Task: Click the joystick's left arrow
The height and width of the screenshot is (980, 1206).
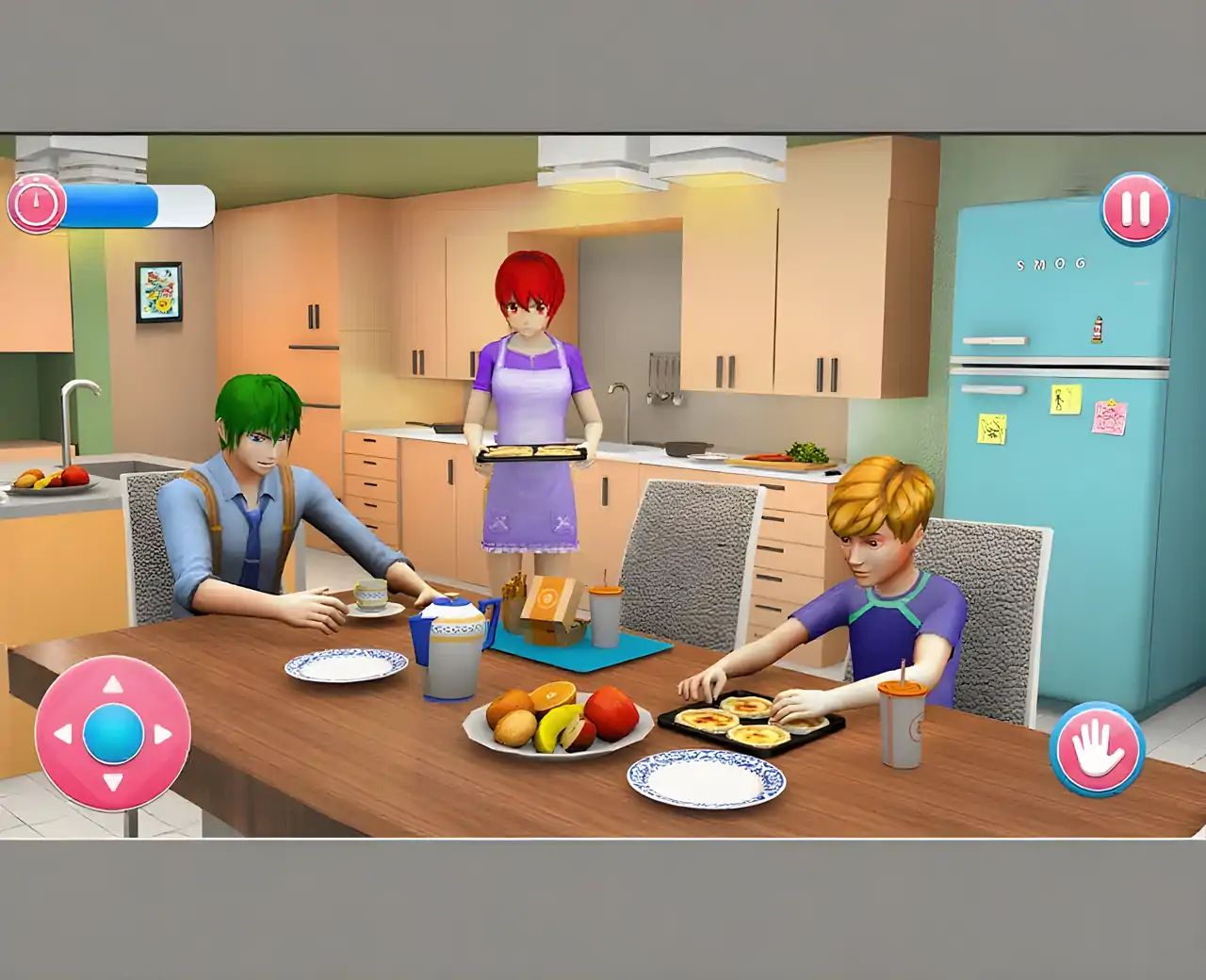Action: point(63,733)
